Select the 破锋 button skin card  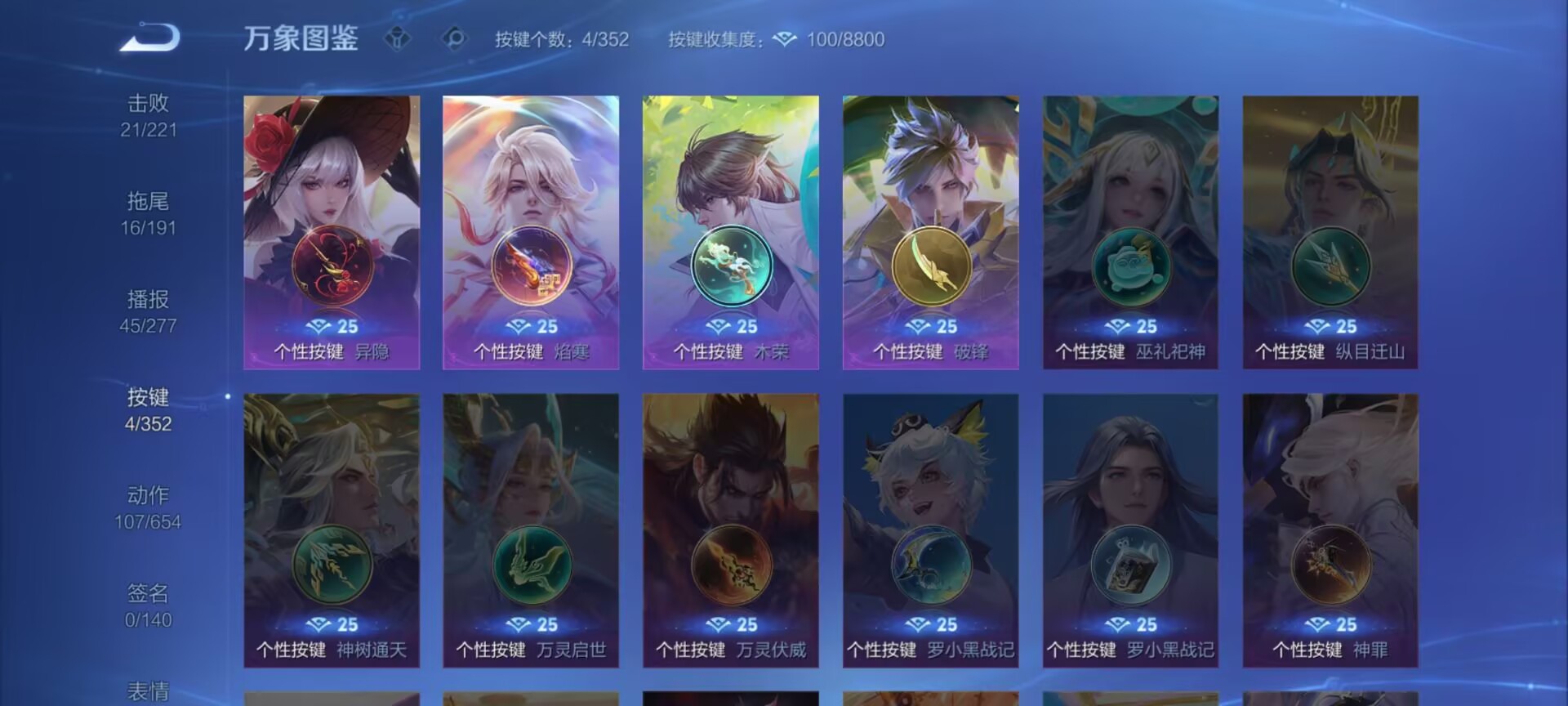click(931, 232)
